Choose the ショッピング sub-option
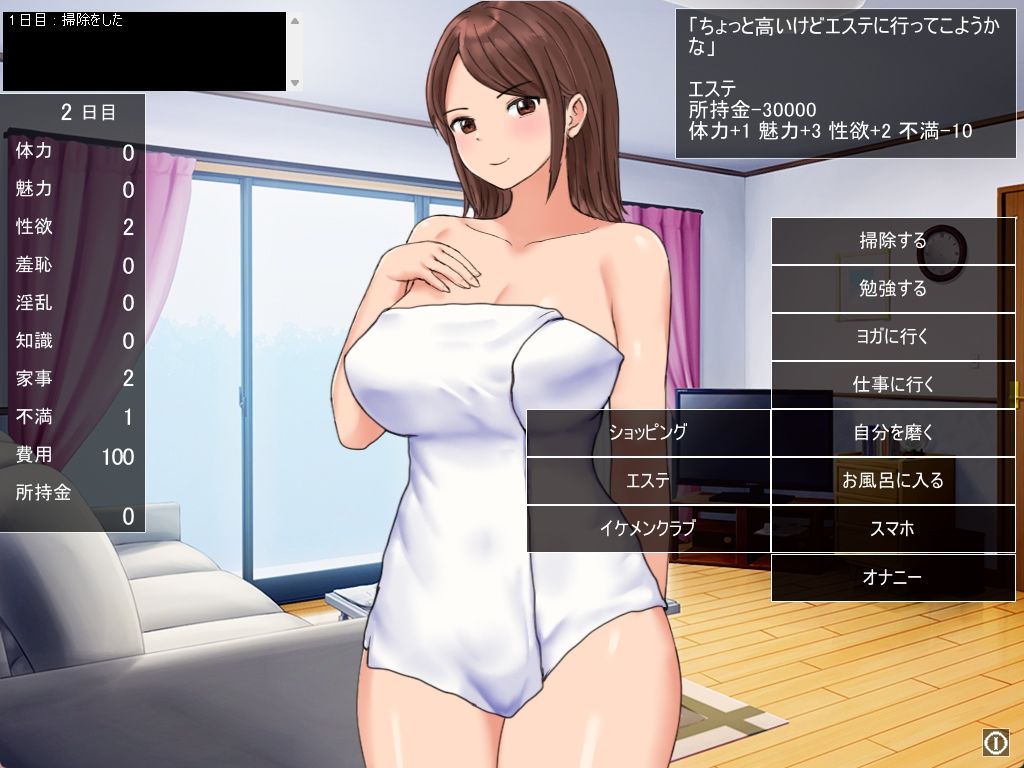This screenshot has height=768, width=1024. tap(648, 433)
